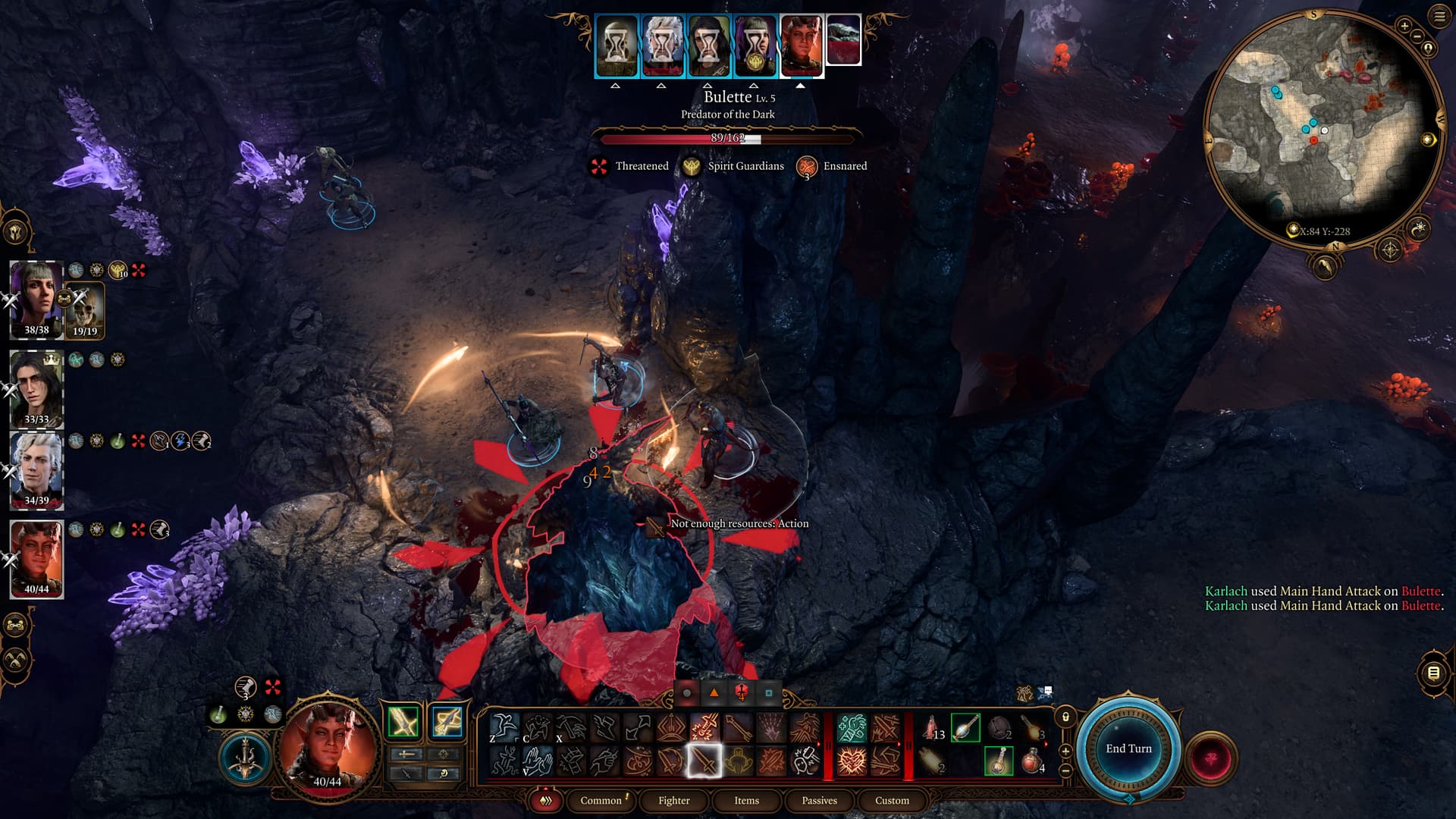Select the Custom hotbar tab
Image resolution: width=1456 pixels, height=819 pixels.
(892, 800)
